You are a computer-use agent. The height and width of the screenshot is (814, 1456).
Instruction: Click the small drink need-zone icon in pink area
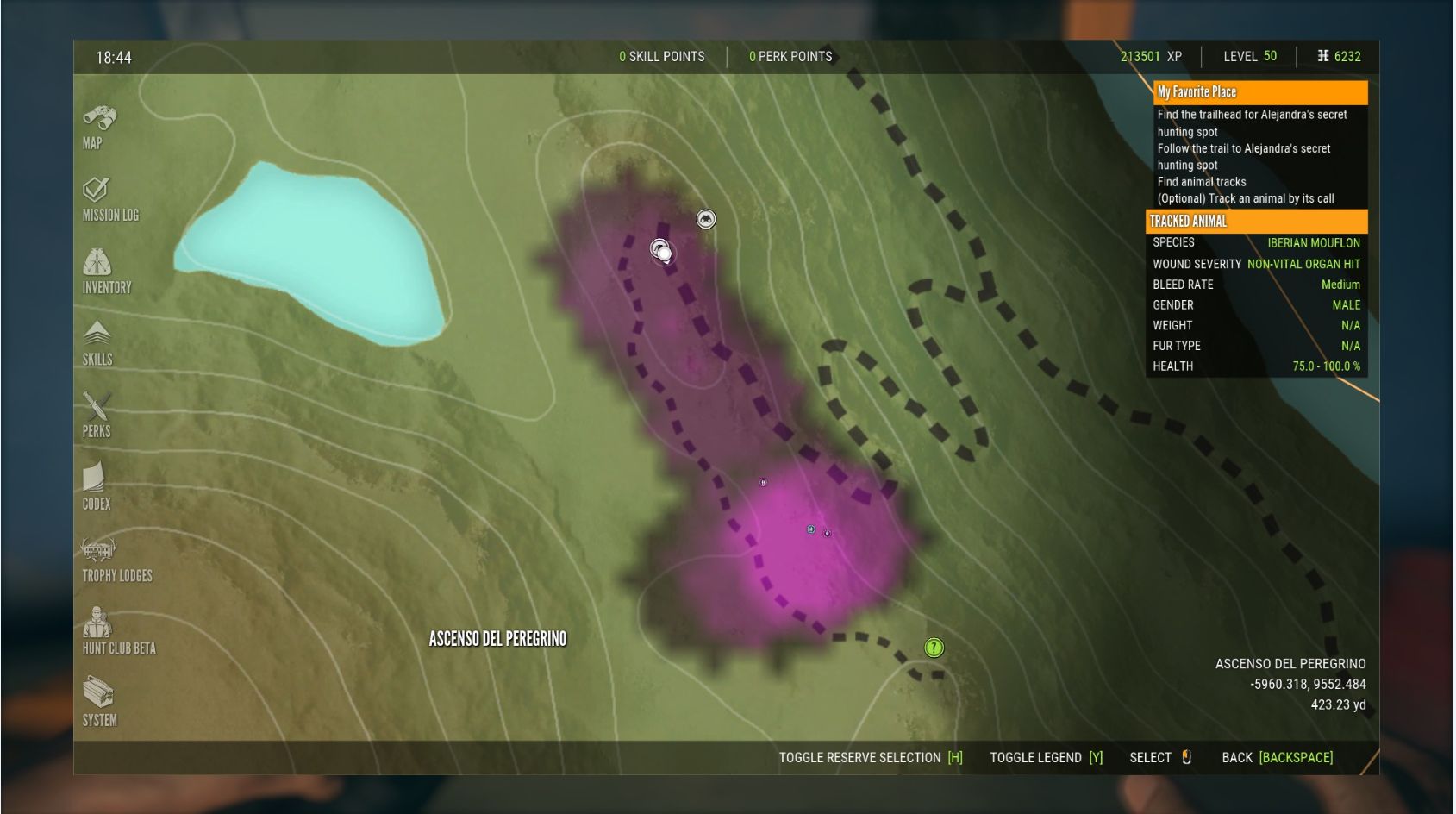tap(809, 530)
